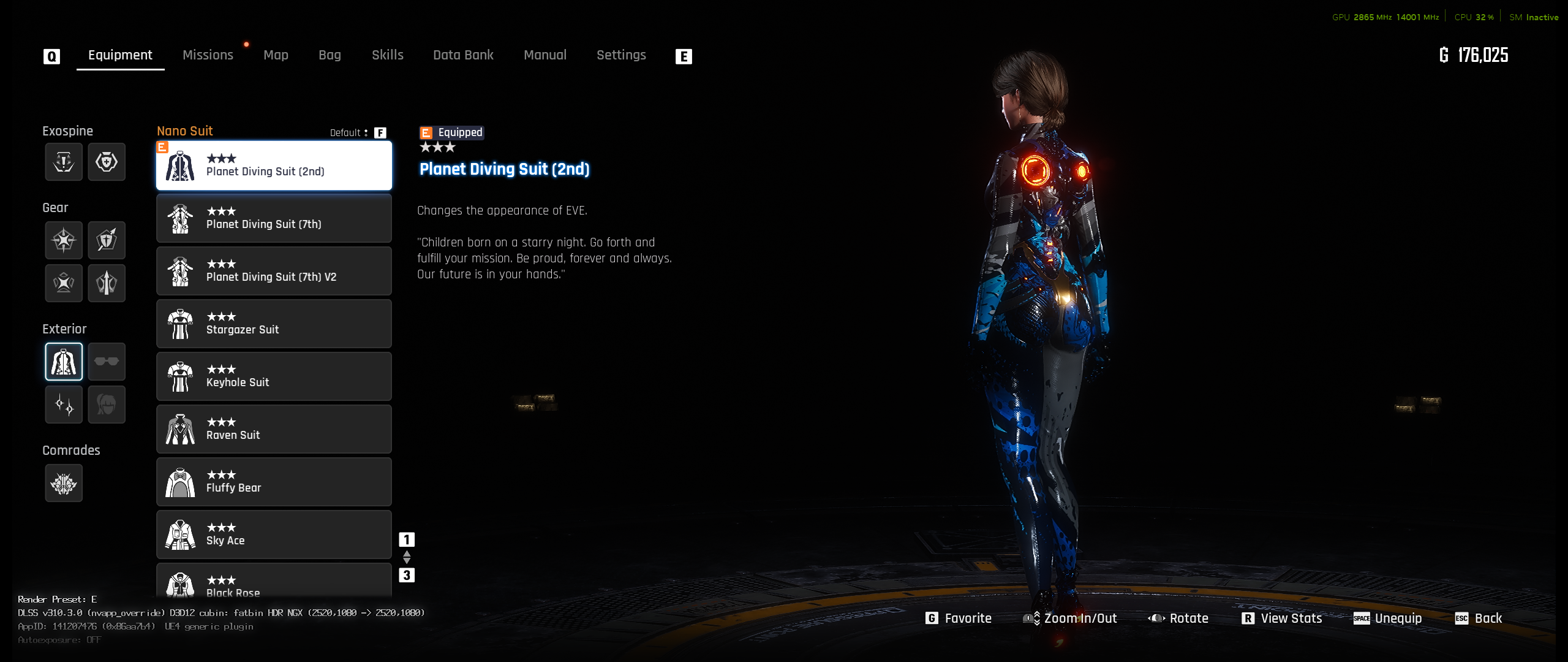Select the Skills tab
Image resolution: width=1568 pixels, height=662 pixels.
click(387, 55)
